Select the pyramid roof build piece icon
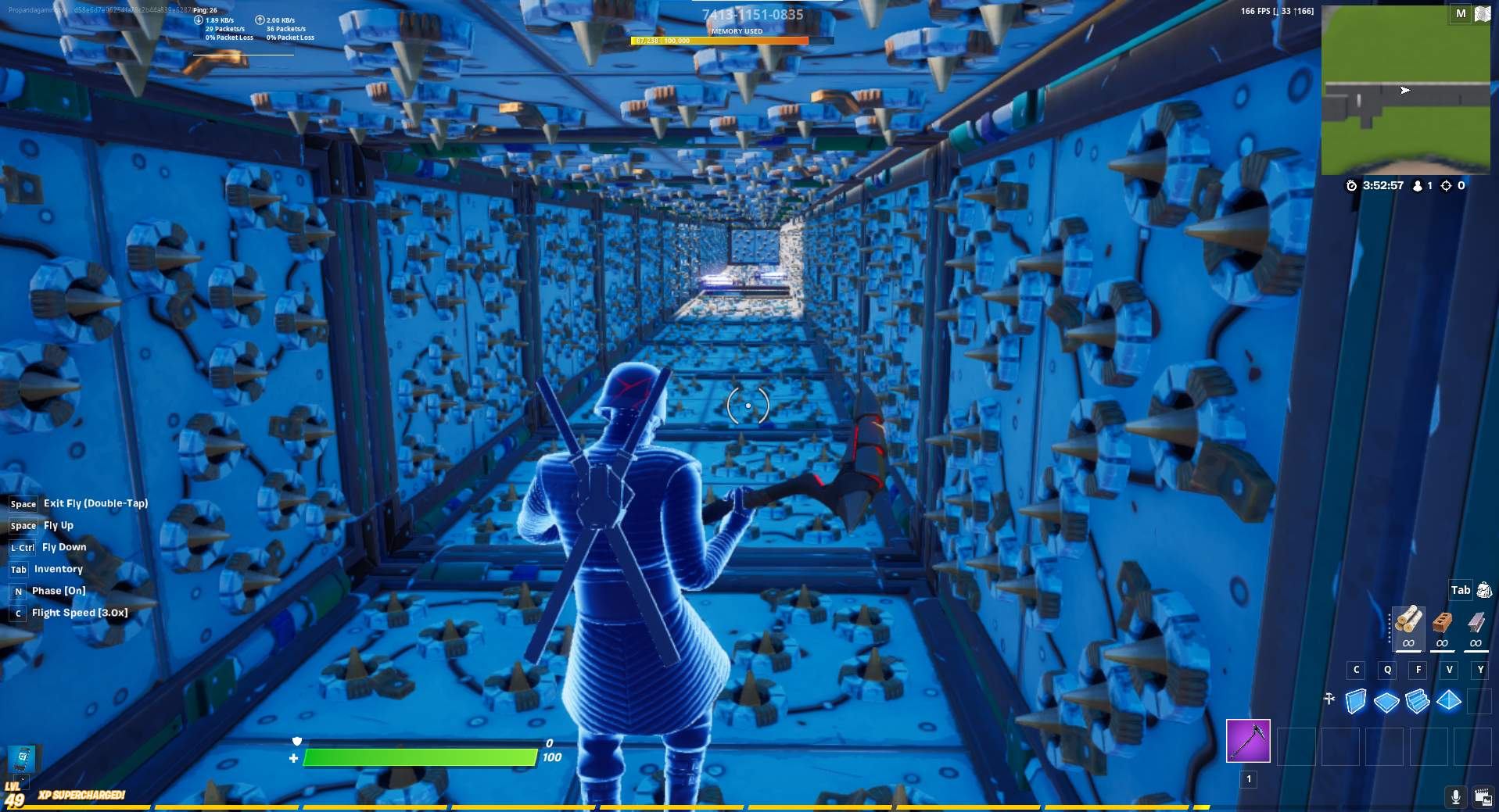This screenshot has width=1499, height=812. pyautogui.click(x=1450, y=702)
